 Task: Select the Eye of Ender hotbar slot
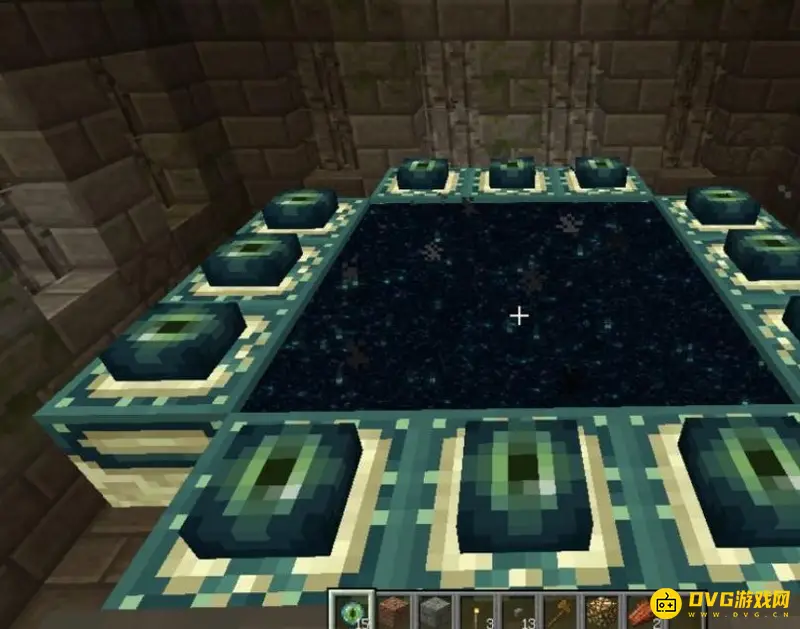(354, 610)
